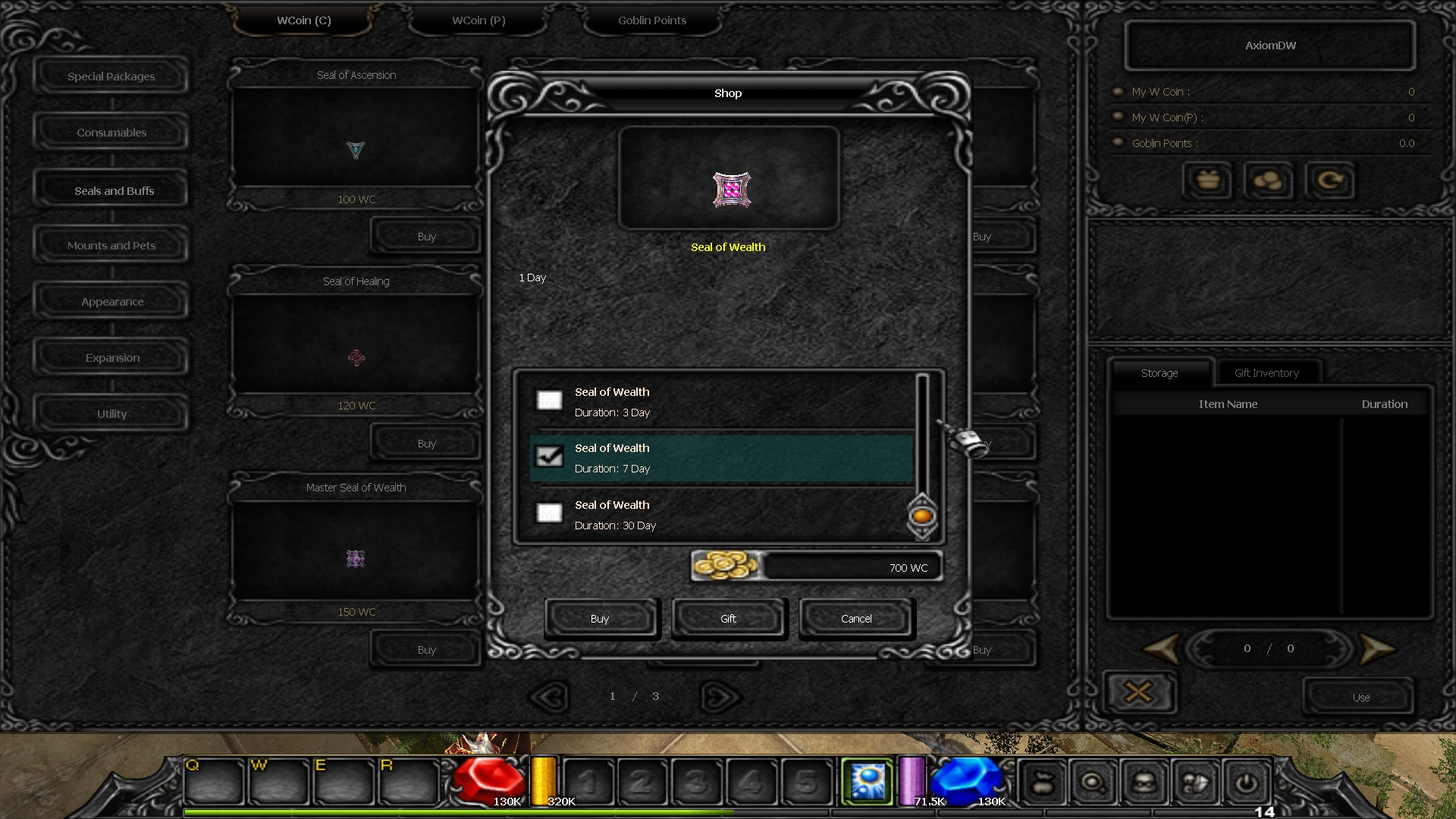Check the Seal of Wealth 3 Day option
This screenshot has height=819, width=1456.
click(549, 400)
